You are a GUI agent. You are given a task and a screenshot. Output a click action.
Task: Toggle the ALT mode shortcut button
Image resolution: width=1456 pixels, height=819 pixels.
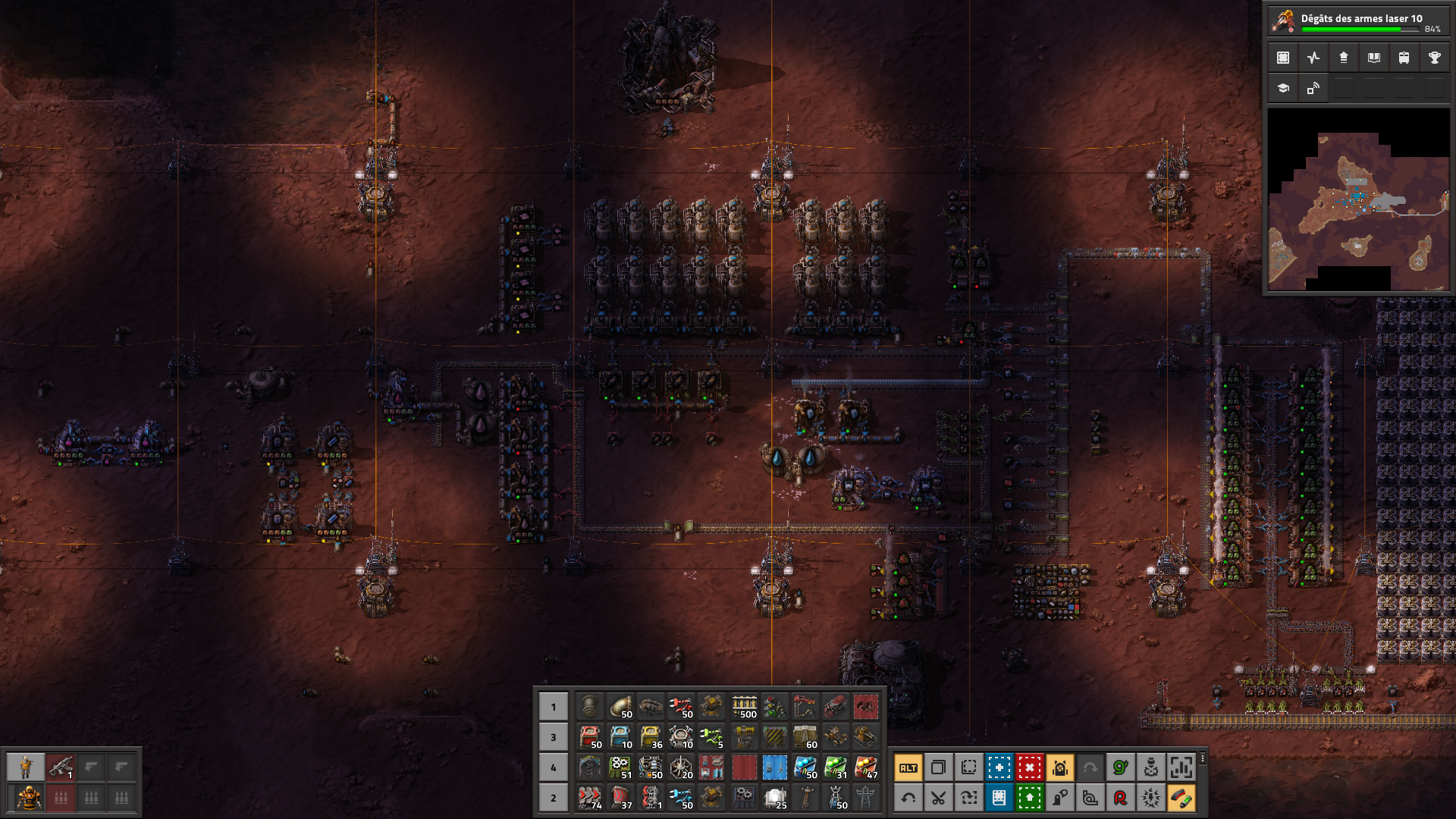click(x=908, y=768)
